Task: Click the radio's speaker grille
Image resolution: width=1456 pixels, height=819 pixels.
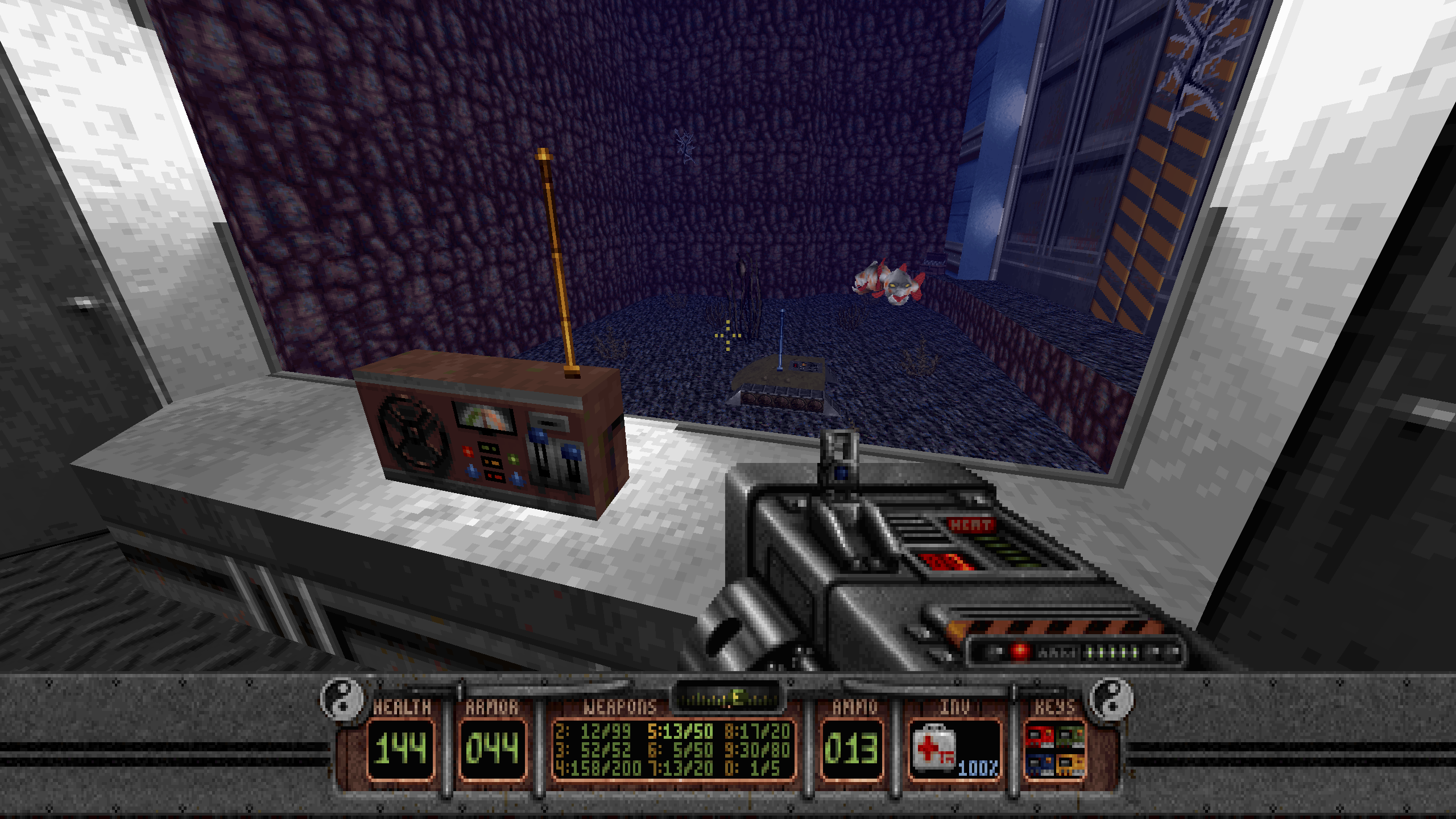Action: [411, 435]
